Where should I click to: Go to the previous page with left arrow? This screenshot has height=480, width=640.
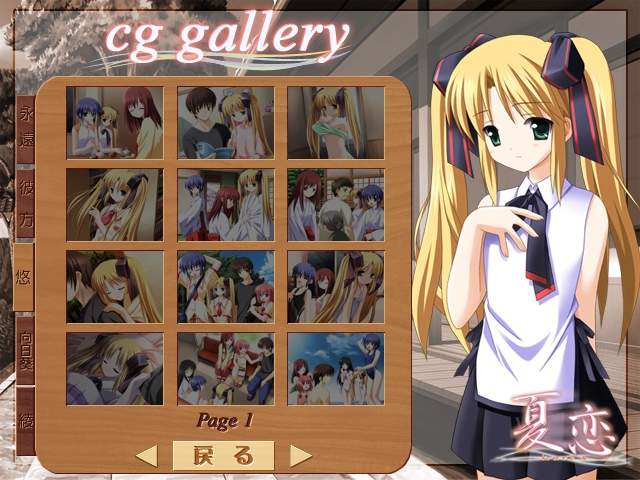click(147, 456)
